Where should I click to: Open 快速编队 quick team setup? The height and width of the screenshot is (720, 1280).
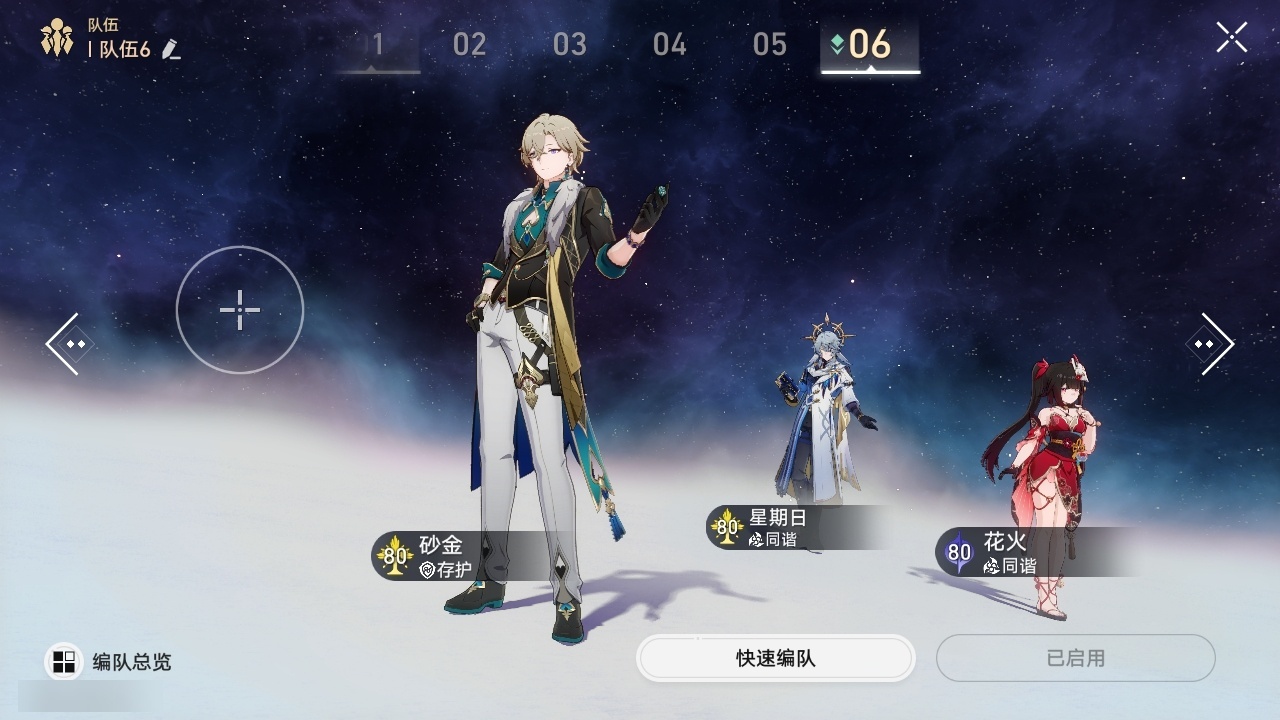click(x=775, y=658)
